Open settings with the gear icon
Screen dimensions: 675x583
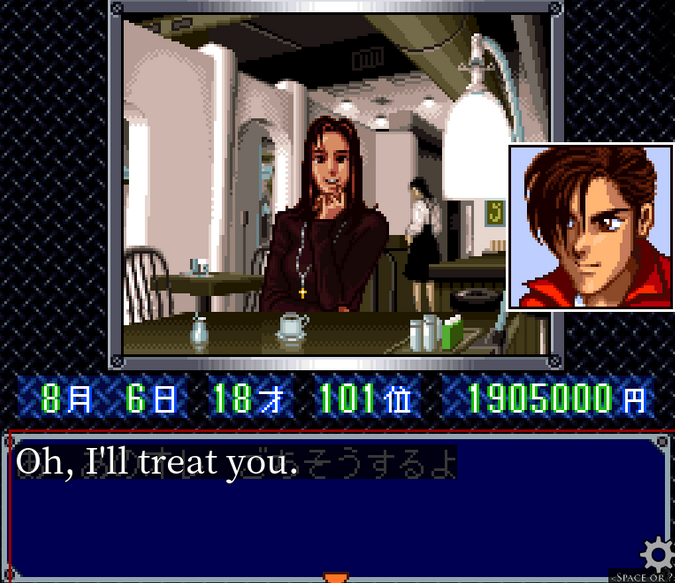pos(658,554)
